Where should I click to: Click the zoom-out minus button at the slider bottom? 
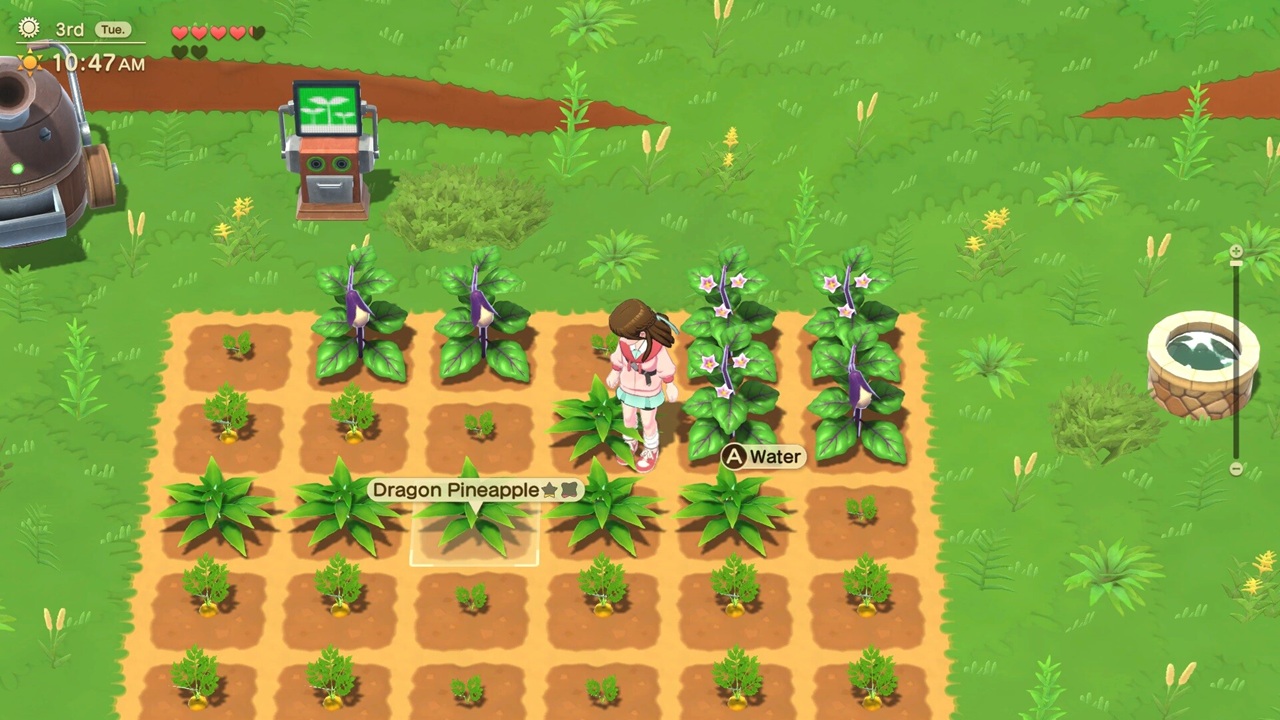(1236, 466)
